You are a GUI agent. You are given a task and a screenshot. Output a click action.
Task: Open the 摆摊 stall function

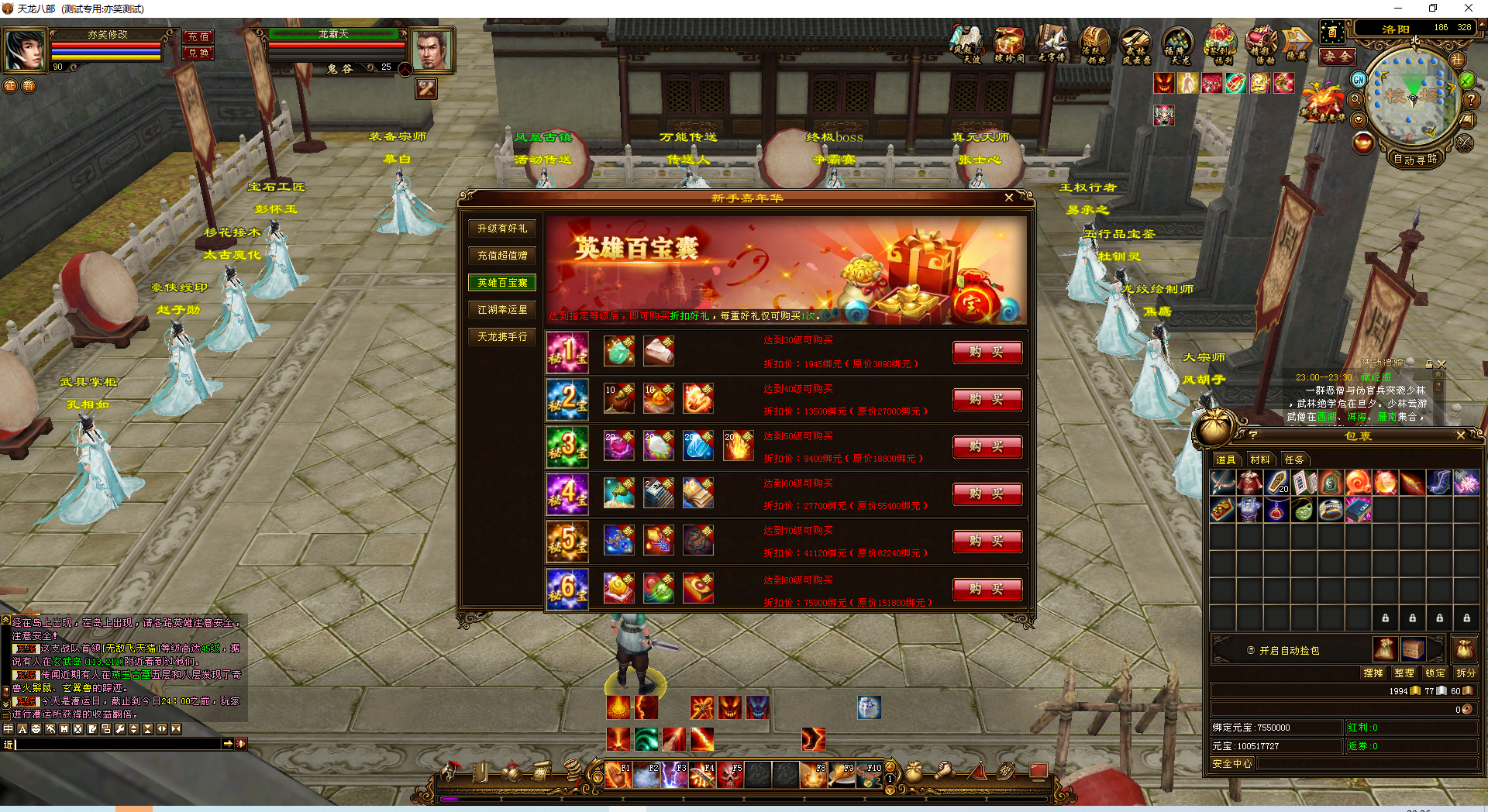click(1373, 673)
